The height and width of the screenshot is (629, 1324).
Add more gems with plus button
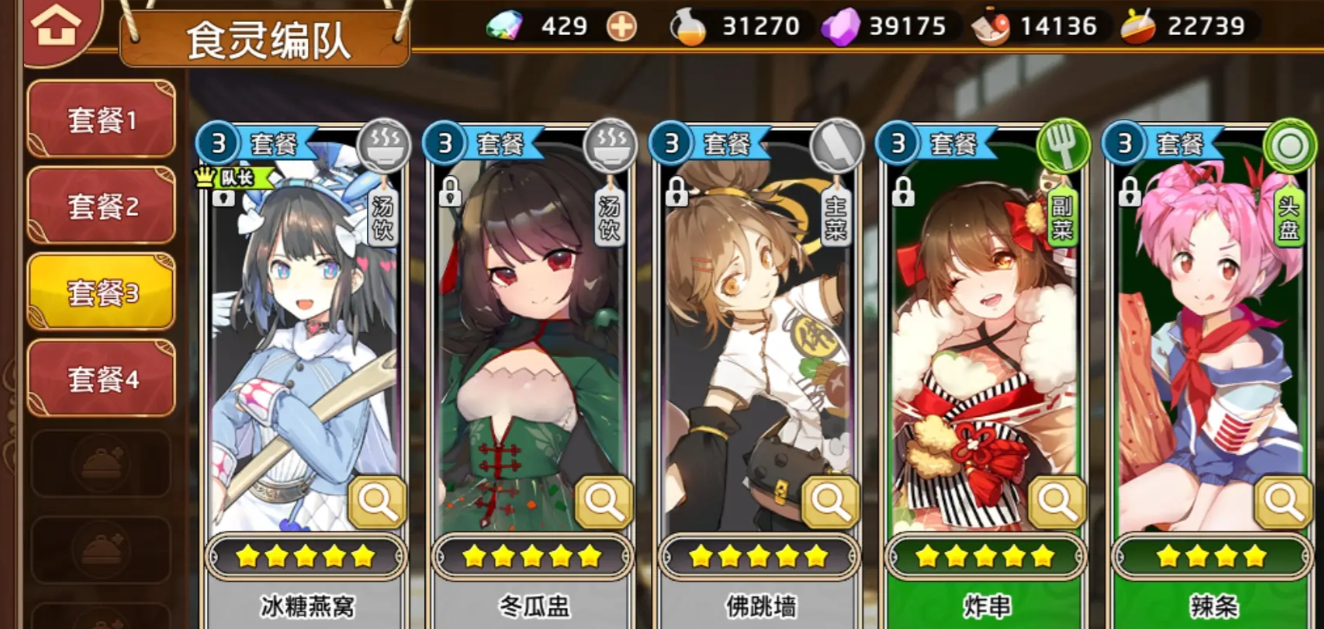pos(622,26)
